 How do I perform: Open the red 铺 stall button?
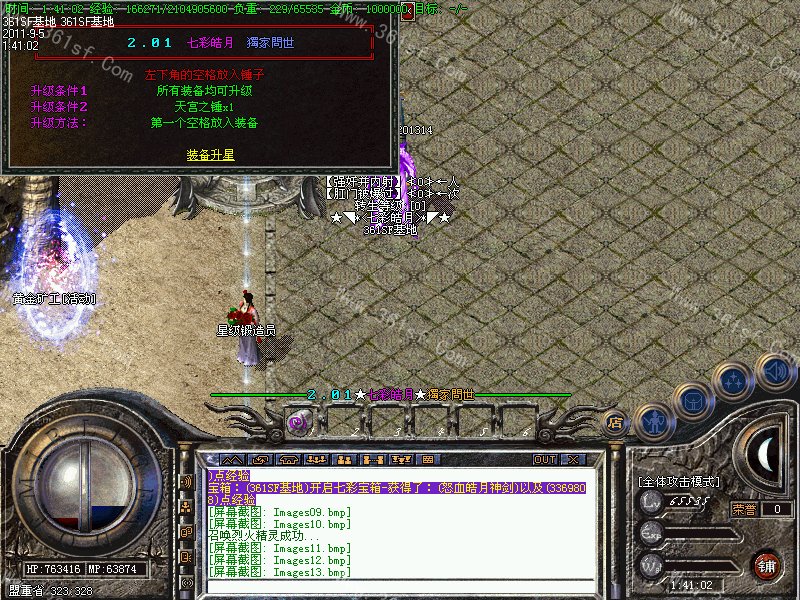pos(767,565)
